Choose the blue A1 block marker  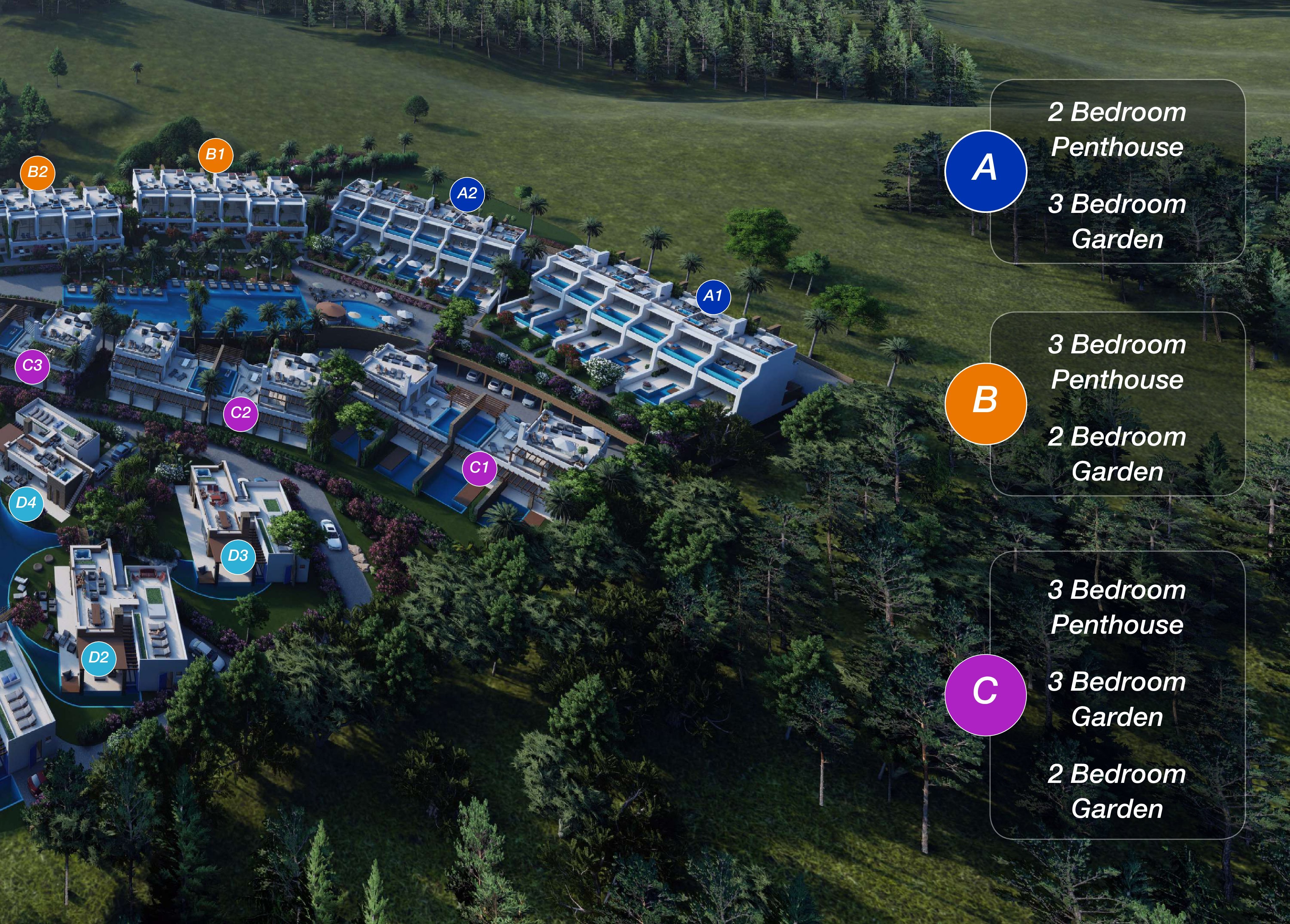[713, 296]
